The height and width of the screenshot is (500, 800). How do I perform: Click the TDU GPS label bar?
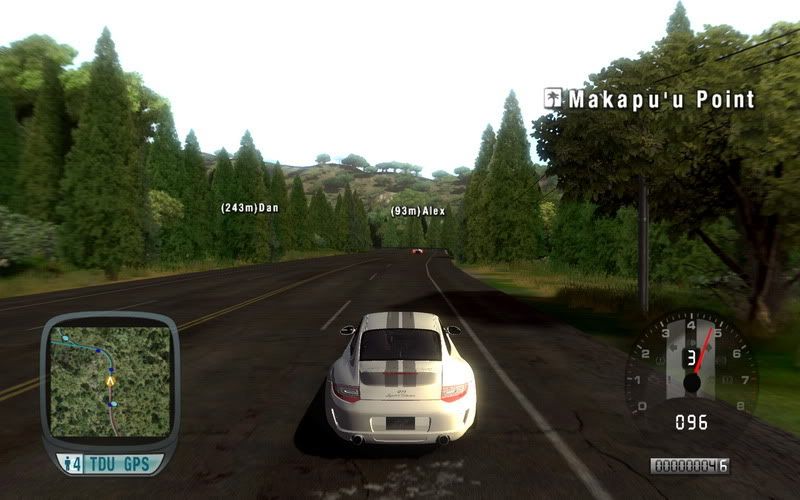coord(110,463)
